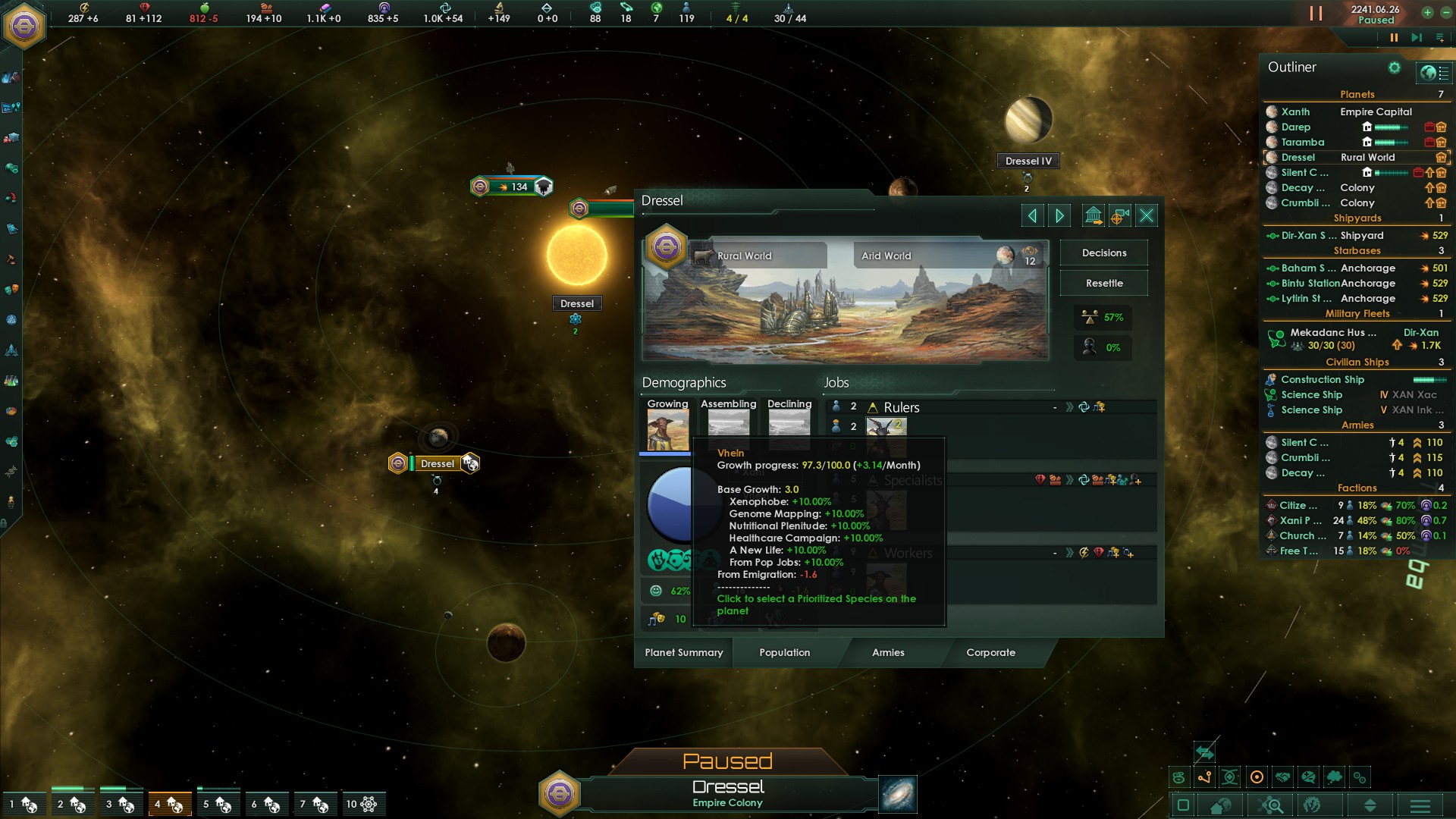This screenshot has width=1456, height=819.
Task: Select the Construction Ship in Outliner
Action: pyautogui.click(x=1322, y=379)
